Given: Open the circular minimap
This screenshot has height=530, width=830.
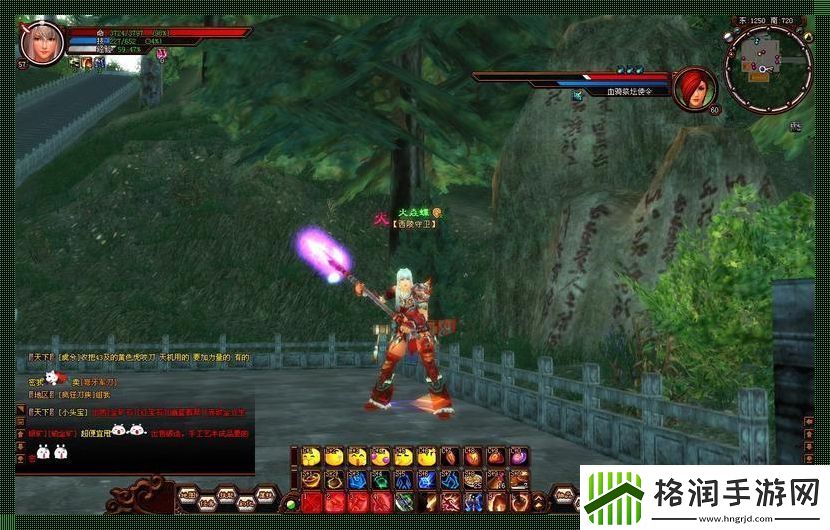Looking at the screenshot, I should tap(767, 68).
